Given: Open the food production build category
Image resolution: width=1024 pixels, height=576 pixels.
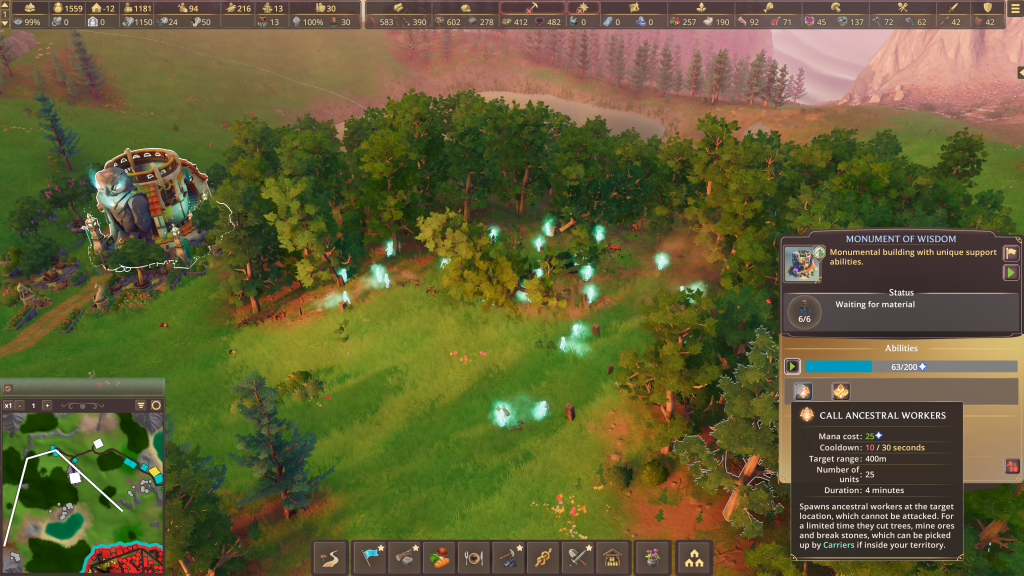Looking at the screenshot, I should 440,557.
